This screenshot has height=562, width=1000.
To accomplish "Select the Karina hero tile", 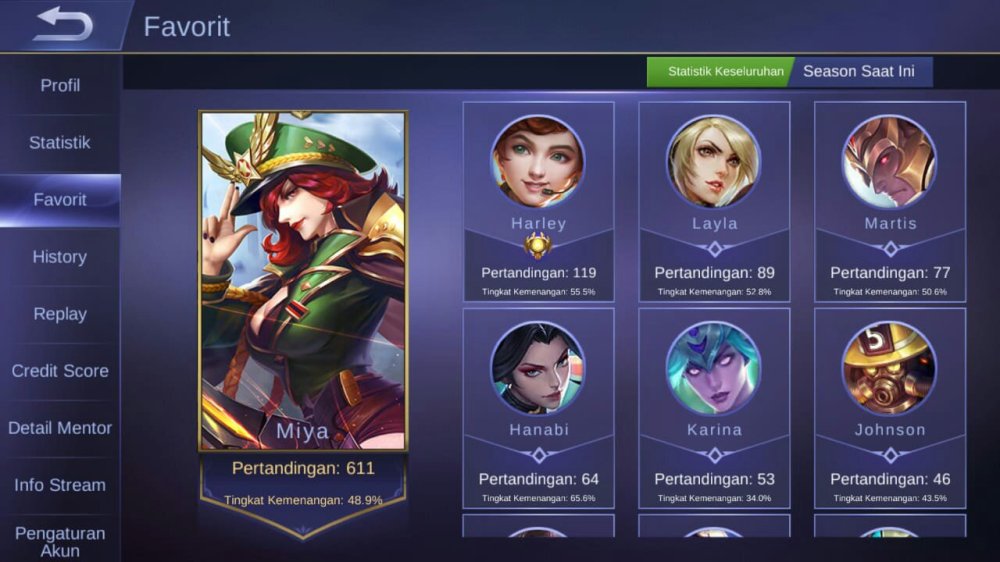I will (x=714, y=408).
